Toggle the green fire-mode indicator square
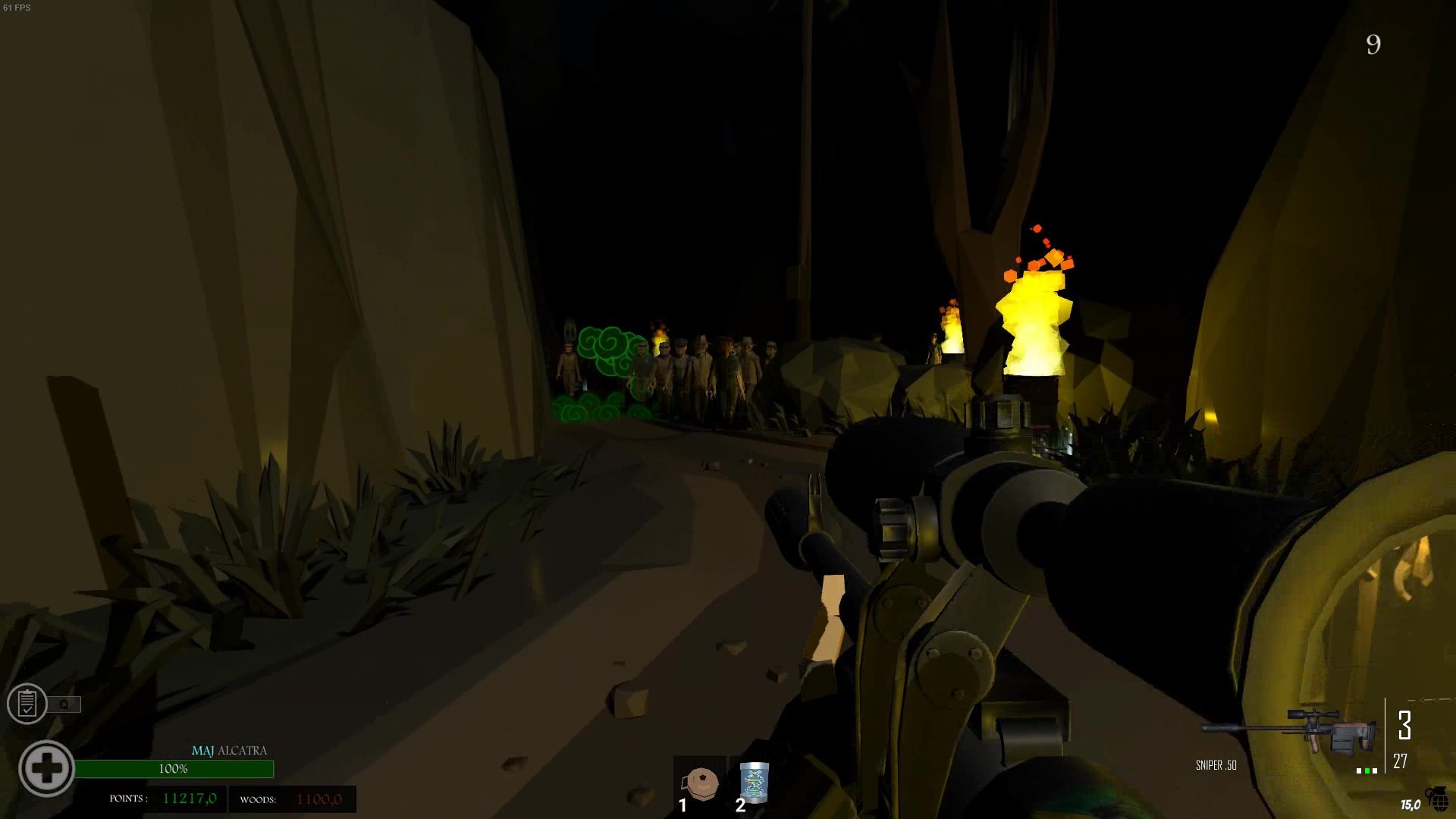Viewport: 1456px width, 819px height. 1367,771
